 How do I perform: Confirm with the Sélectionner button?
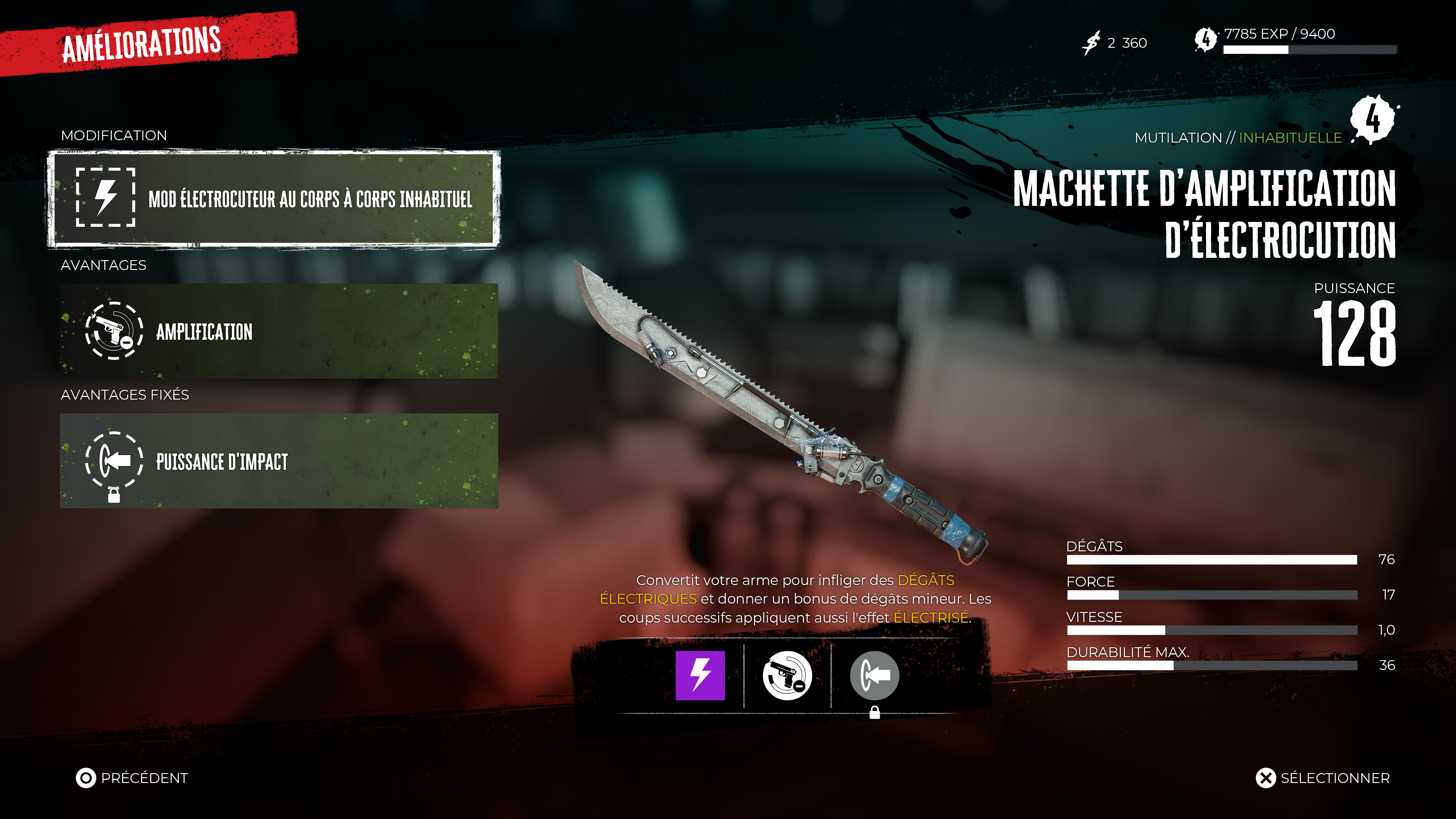click(1323, 778)
